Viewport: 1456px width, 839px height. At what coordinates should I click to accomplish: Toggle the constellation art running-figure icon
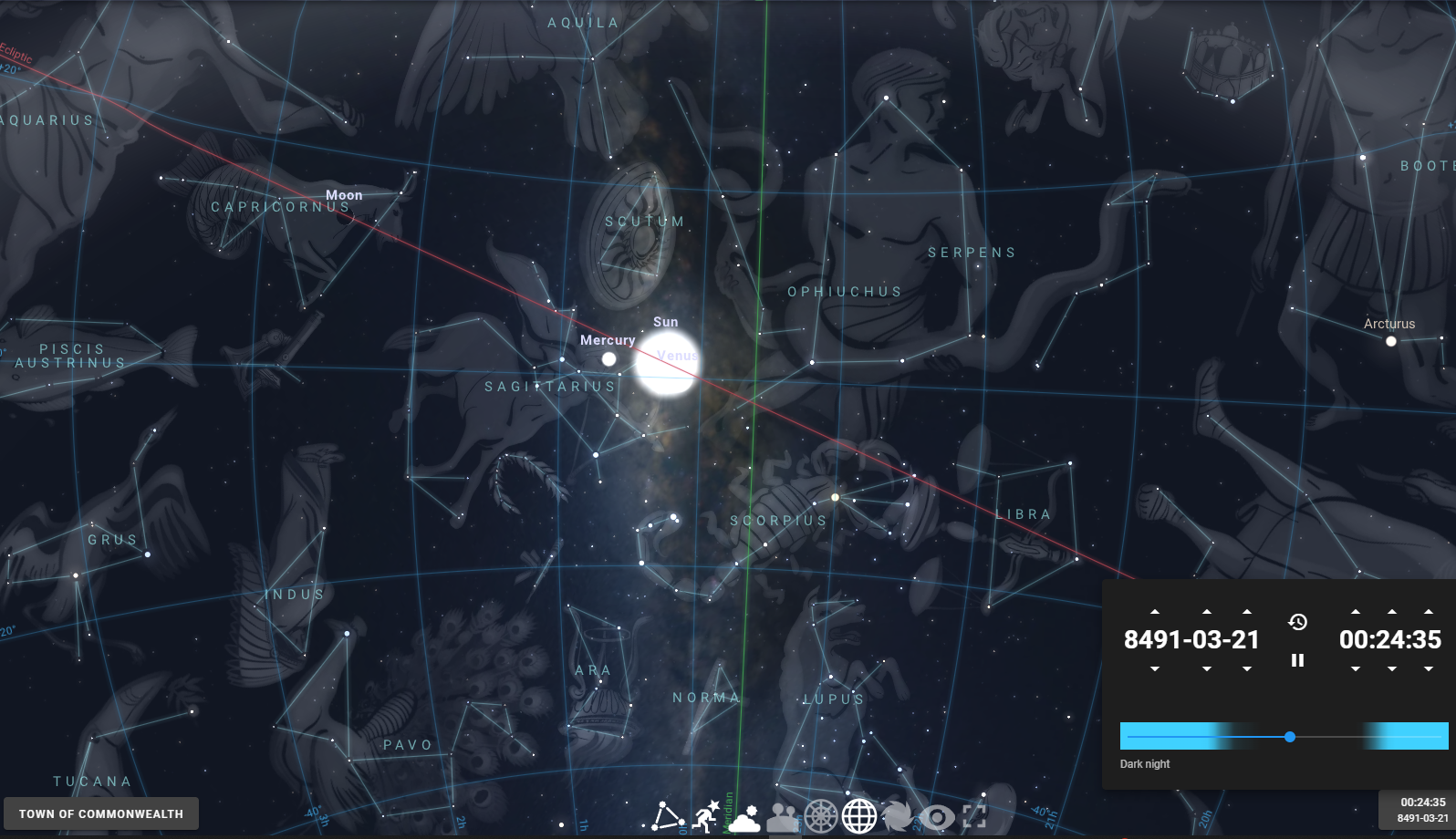pos(706,816)
